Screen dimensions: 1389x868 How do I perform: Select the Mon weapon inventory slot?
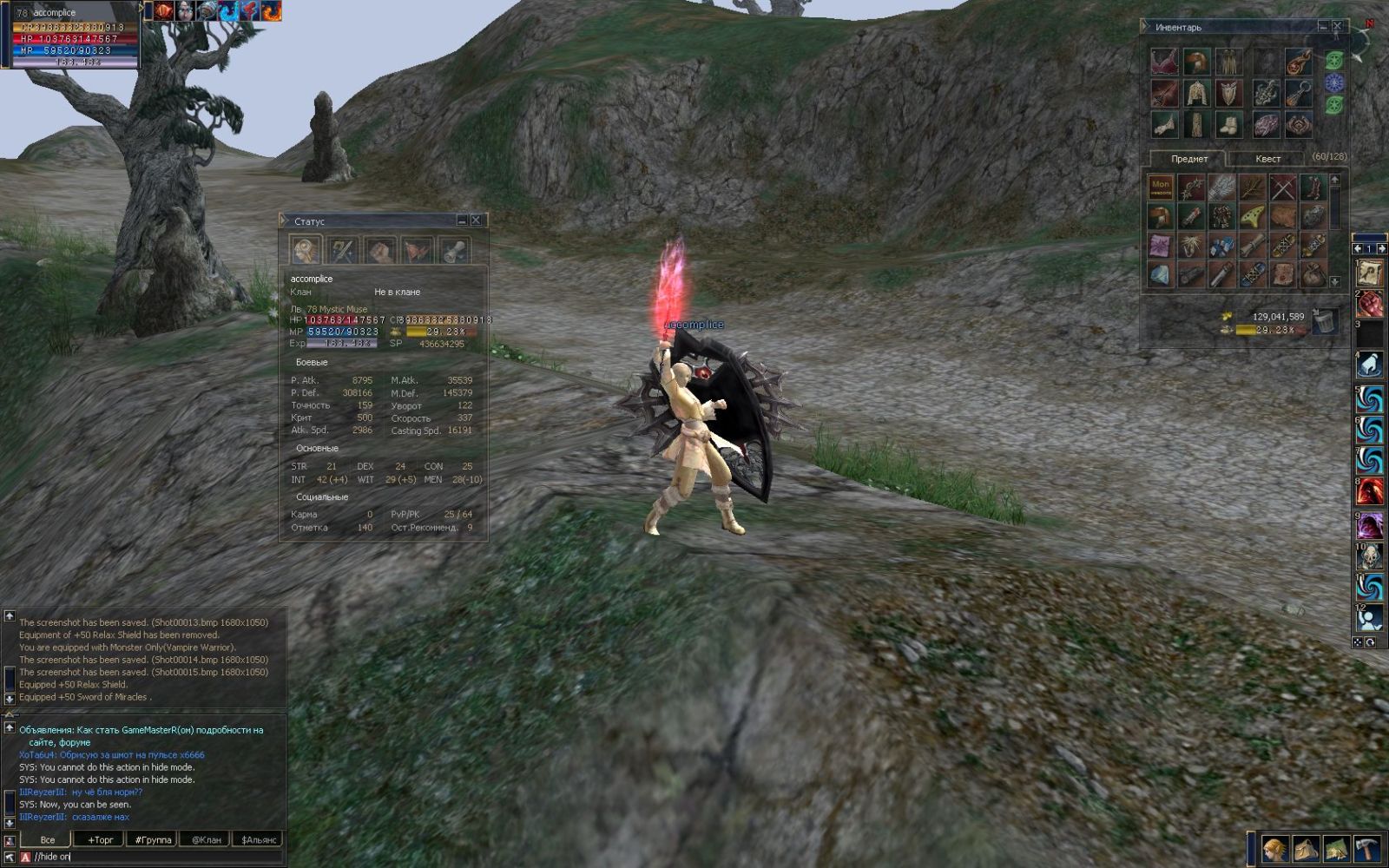[x=1161, y=187]
